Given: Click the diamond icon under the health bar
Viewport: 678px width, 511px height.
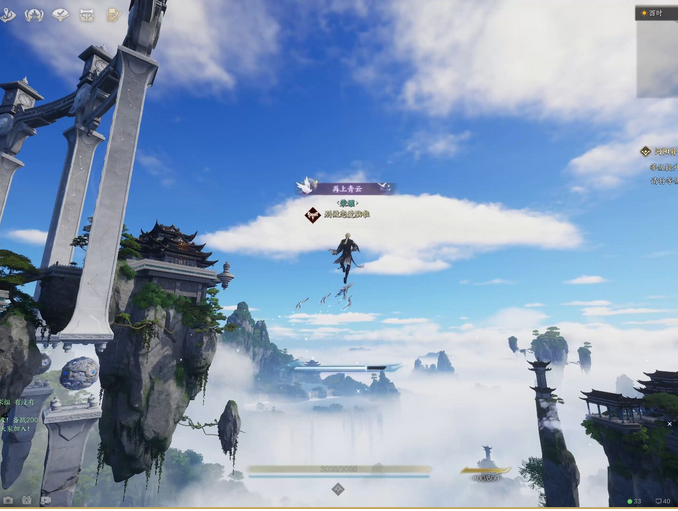Looking at the screenshot, I should (338, 489).
